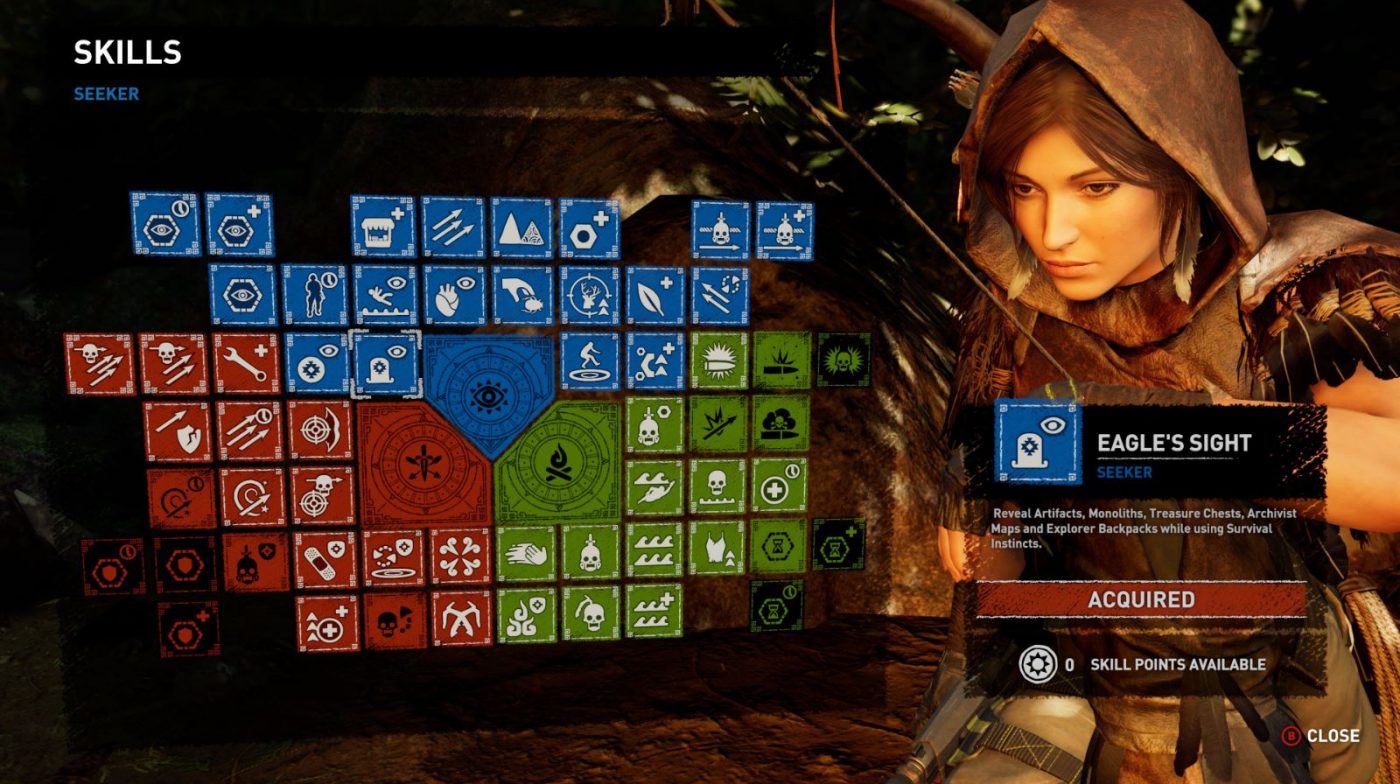
Task: Click the bandage healing skill icon
Action: [x=324, y=558]
